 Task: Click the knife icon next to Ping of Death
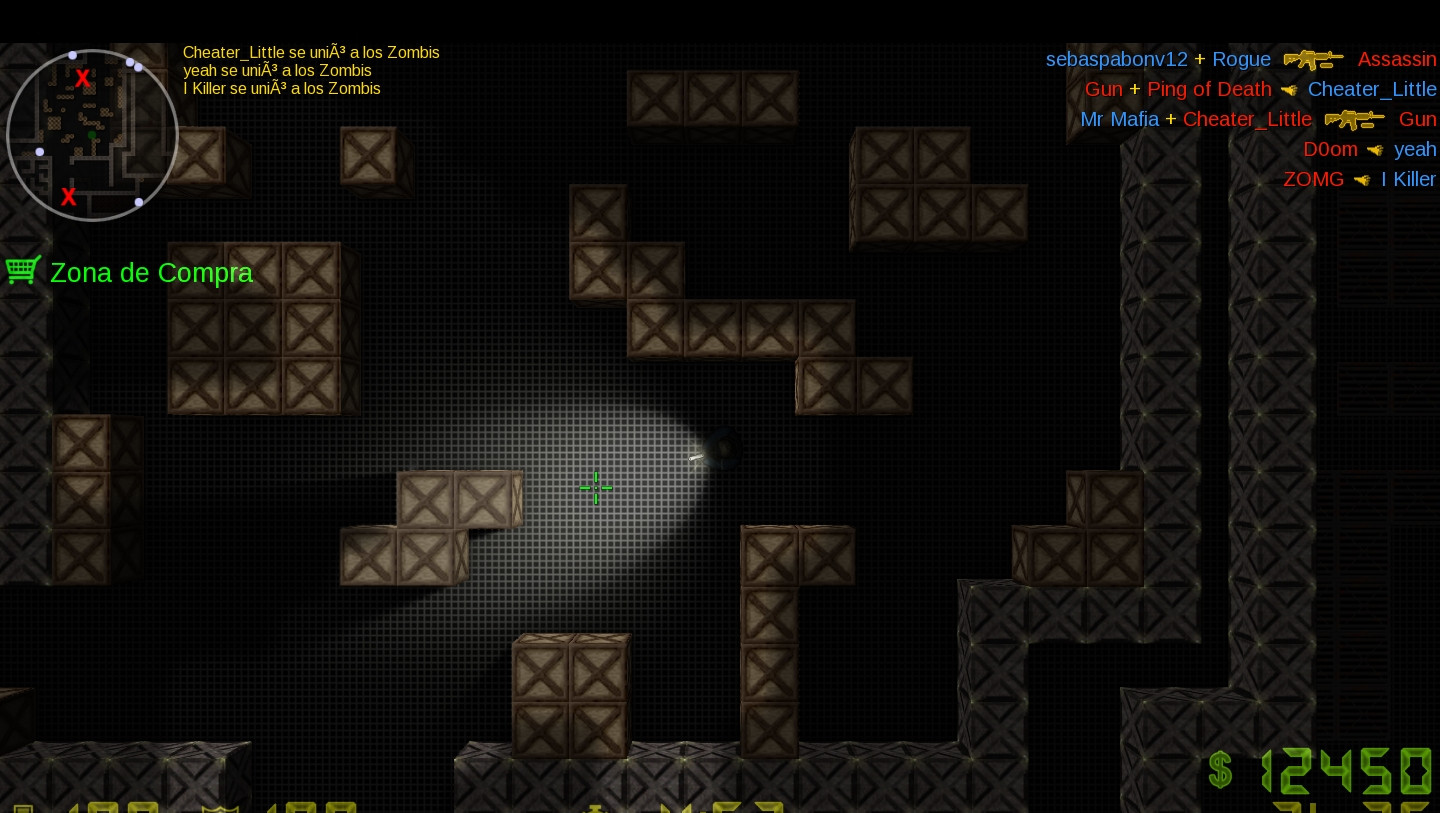(1289, 89)
